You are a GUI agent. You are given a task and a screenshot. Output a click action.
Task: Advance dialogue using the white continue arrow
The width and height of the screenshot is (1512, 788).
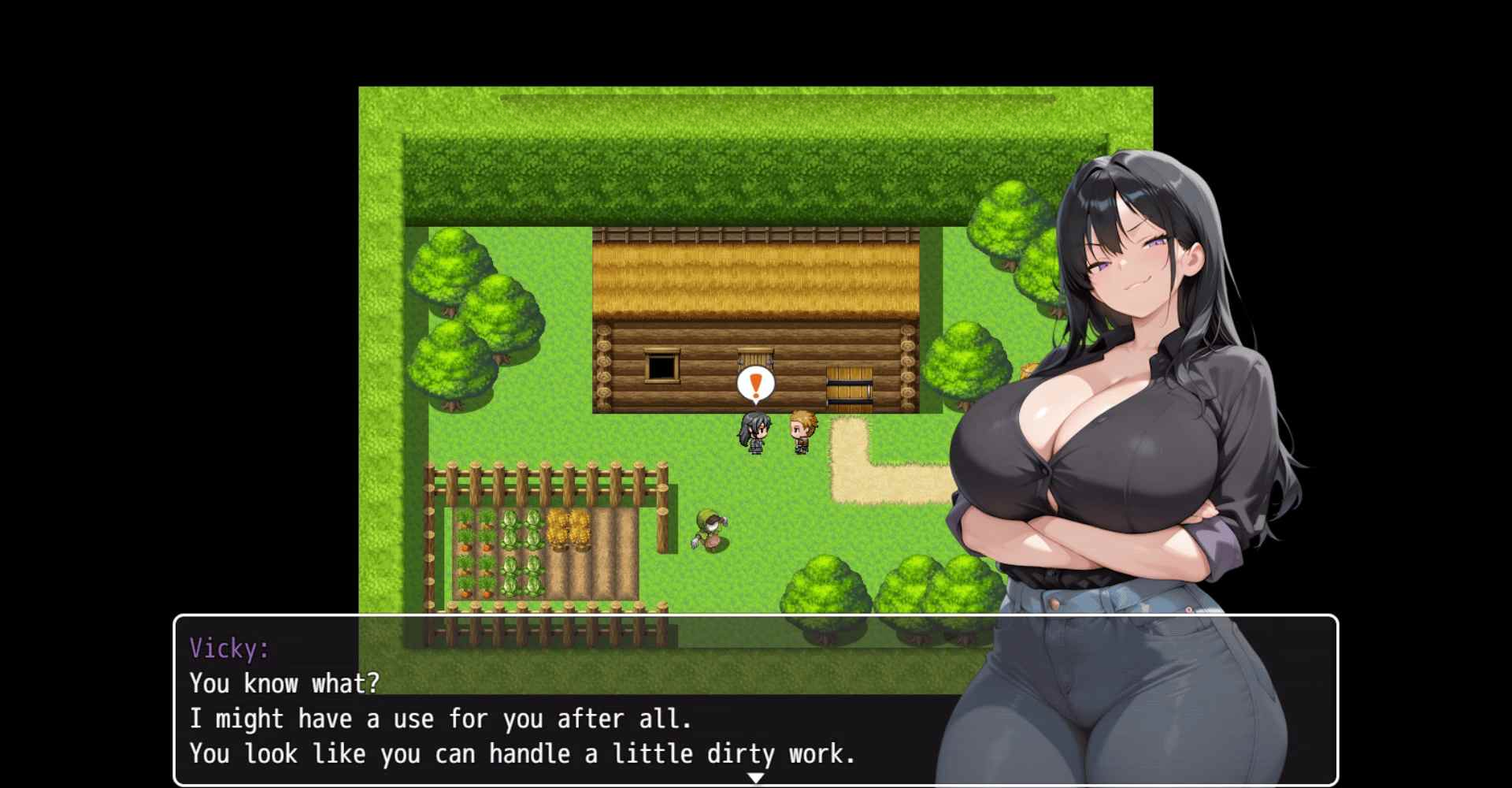(x=755, y=778)
